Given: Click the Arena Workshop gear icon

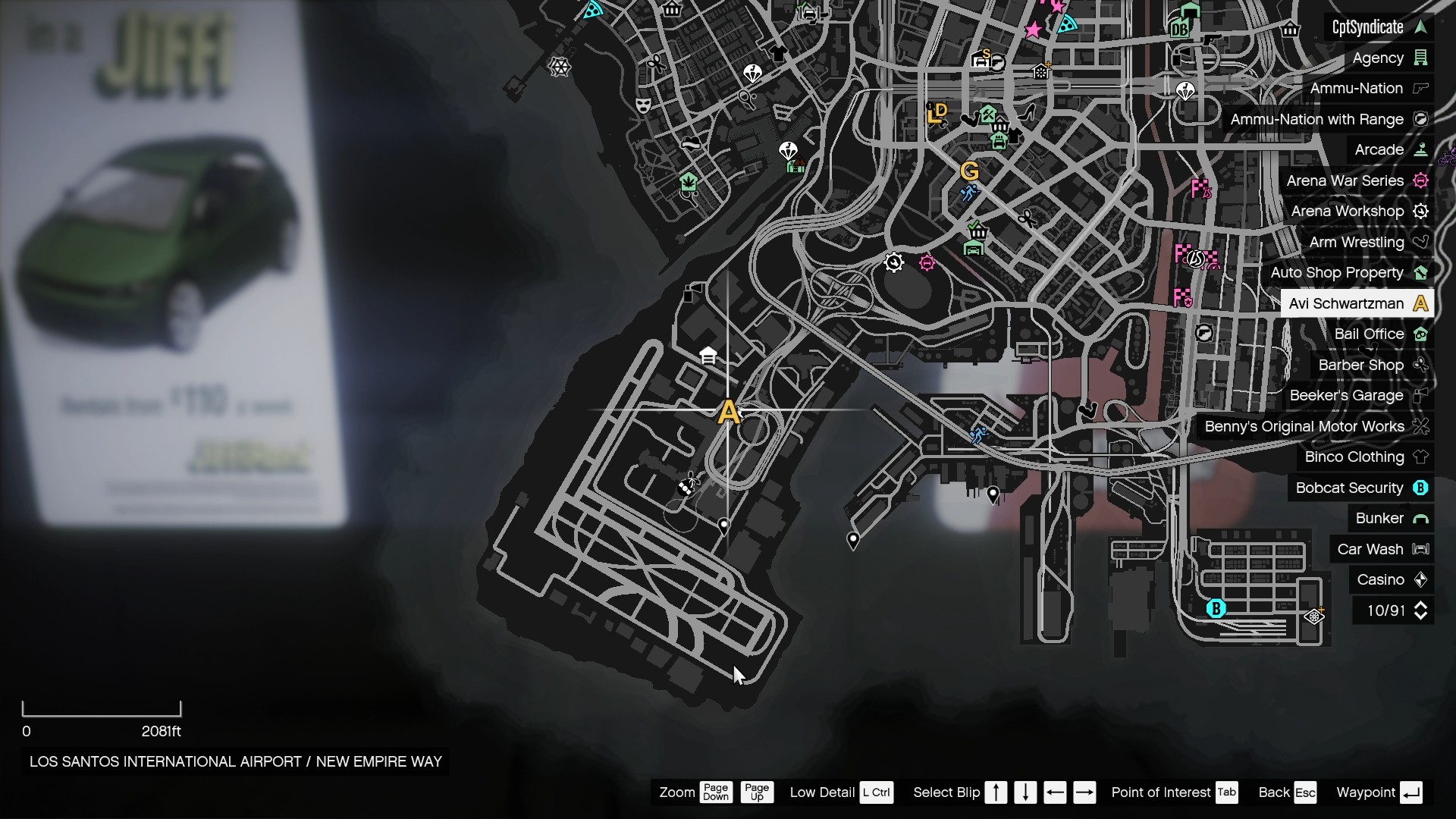Looking at the screenshot, I should pyautogui.click(x=1422, y=211).
